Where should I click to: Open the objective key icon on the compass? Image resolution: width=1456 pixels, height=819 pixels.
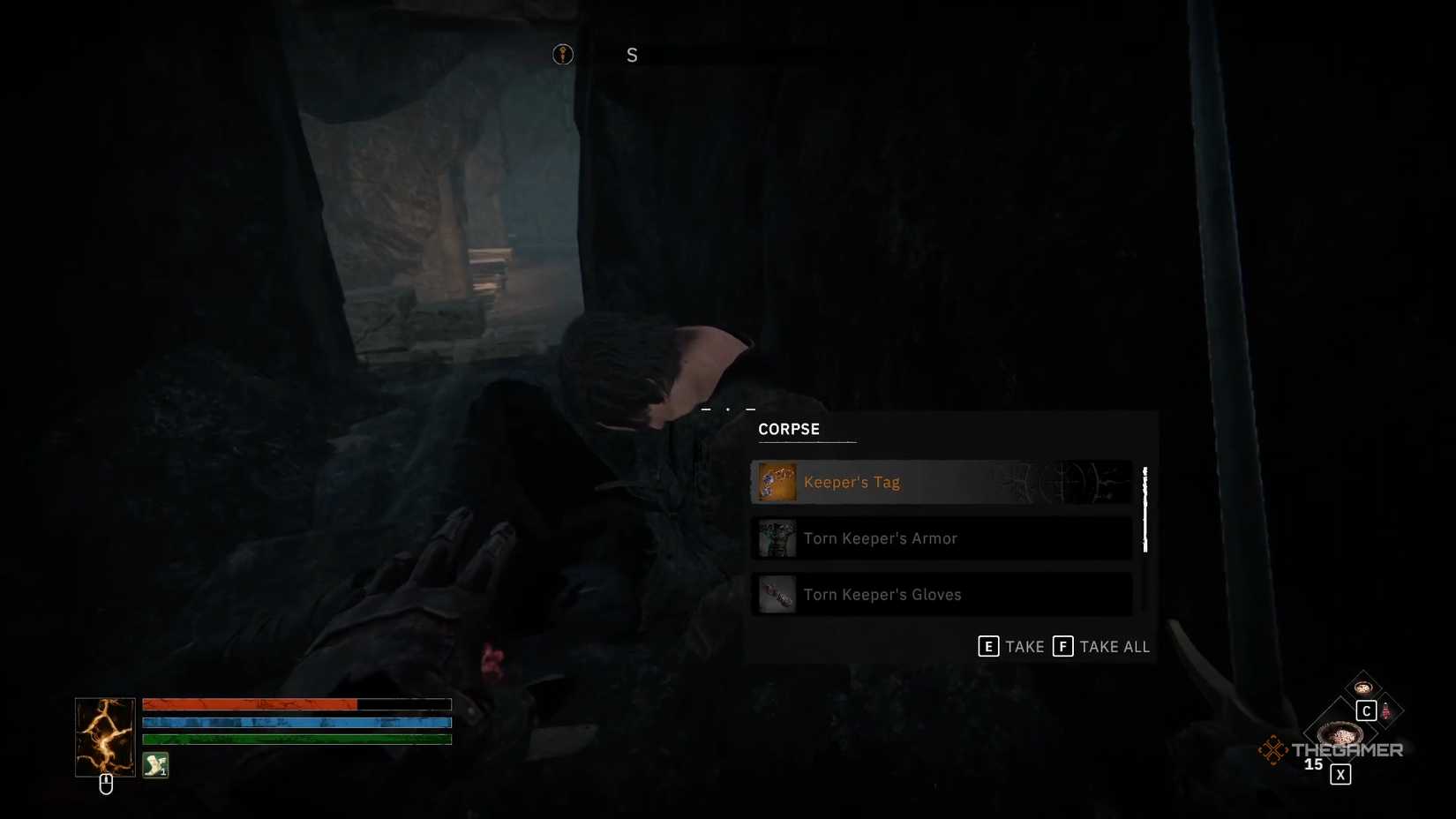[562, 54]
